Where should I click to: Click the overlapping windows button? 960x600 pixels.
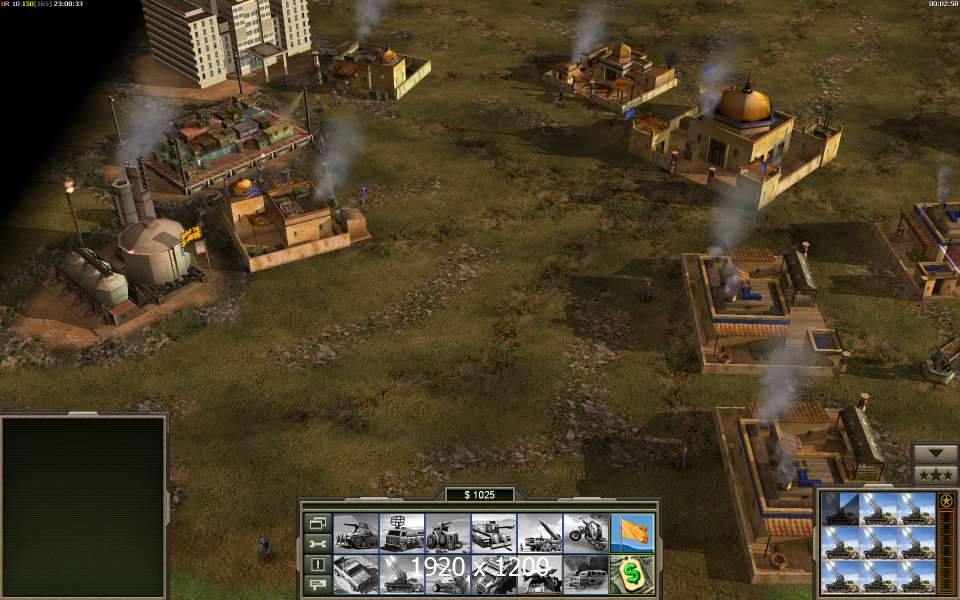click(317, 522)
